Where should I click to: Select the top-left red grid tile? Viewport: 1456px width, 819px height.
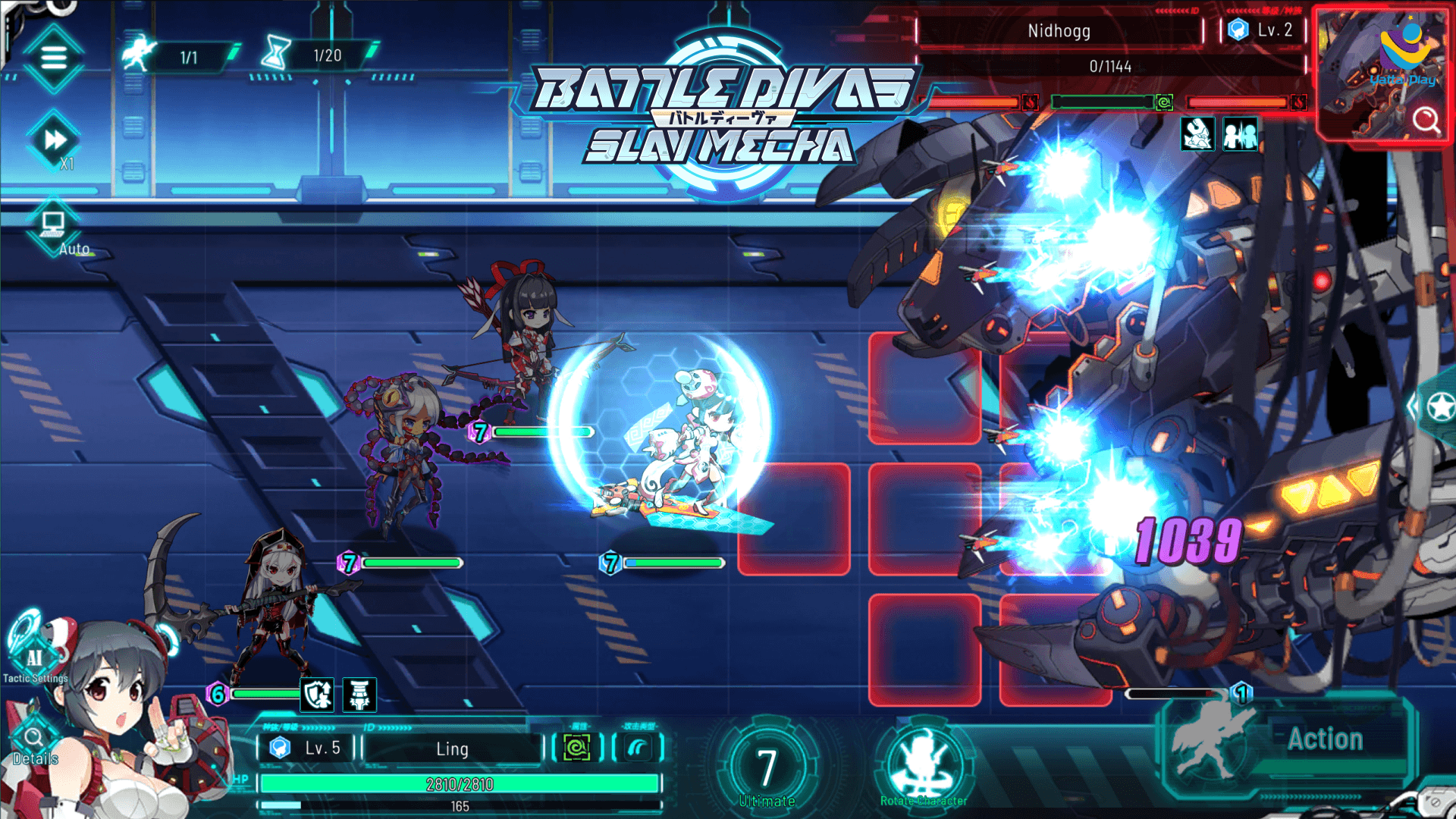[924, 388]
